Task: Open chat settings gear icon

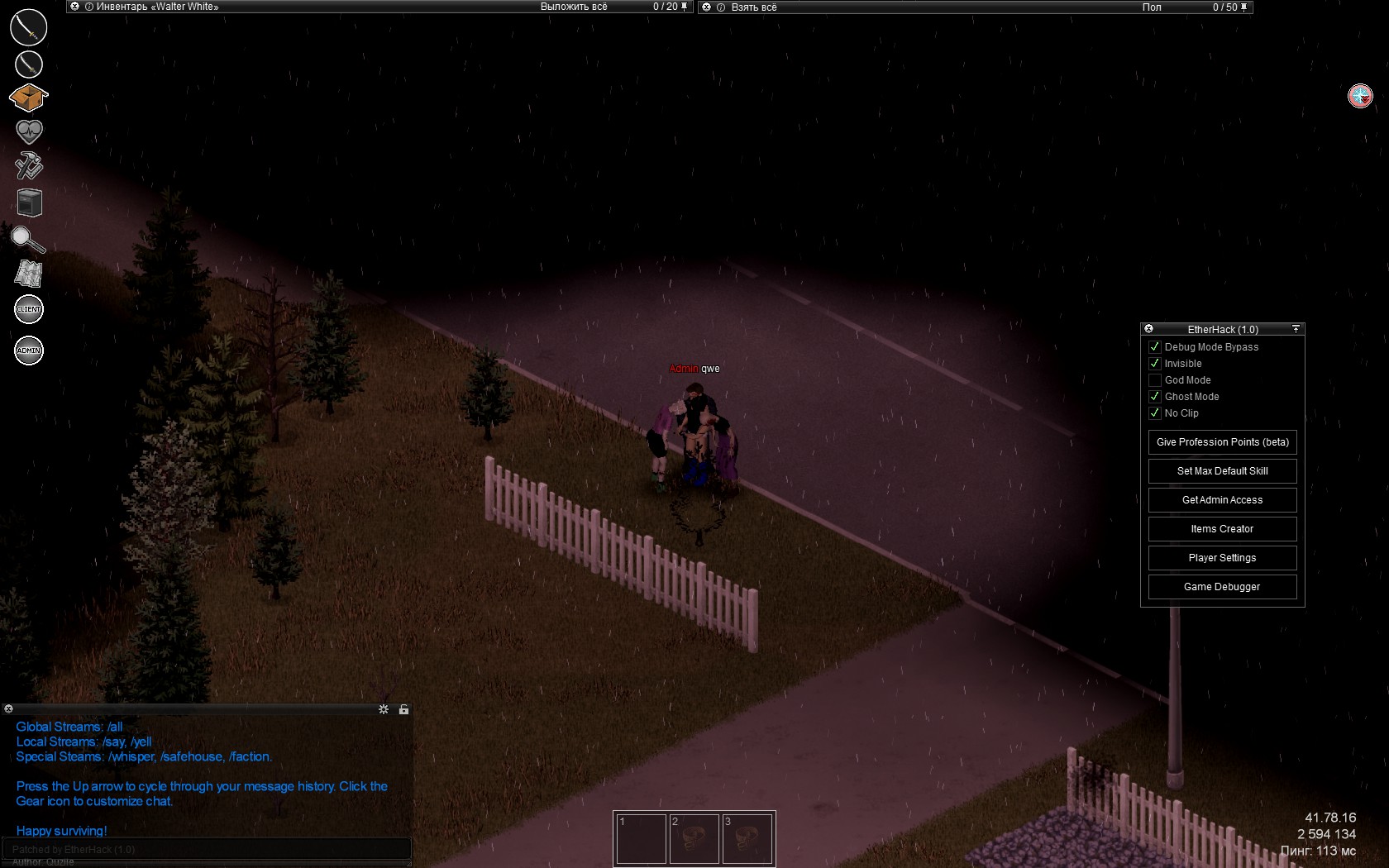Action: pyautogui.click(x=384, y=709)
